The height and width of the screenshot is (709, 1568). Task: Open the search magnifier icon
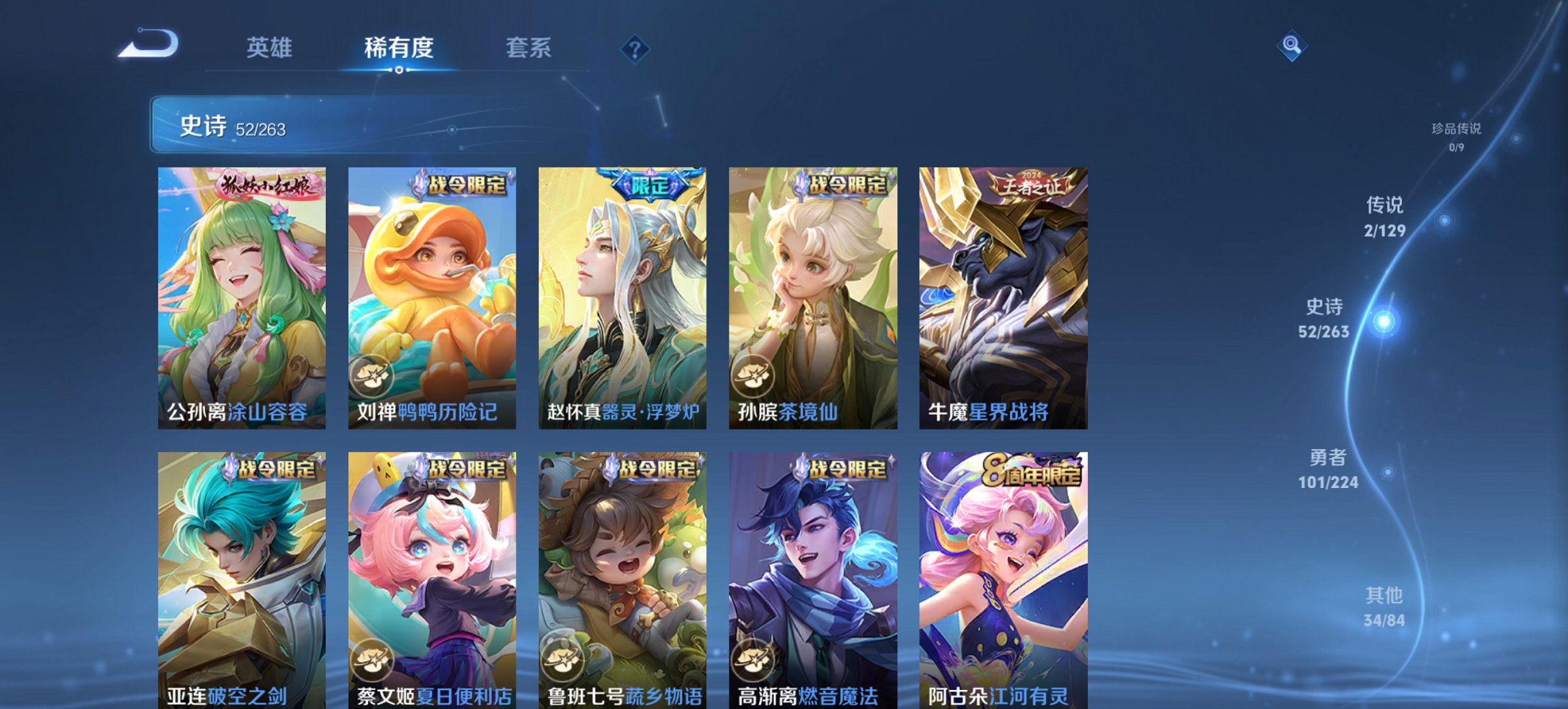point(1290,46)
